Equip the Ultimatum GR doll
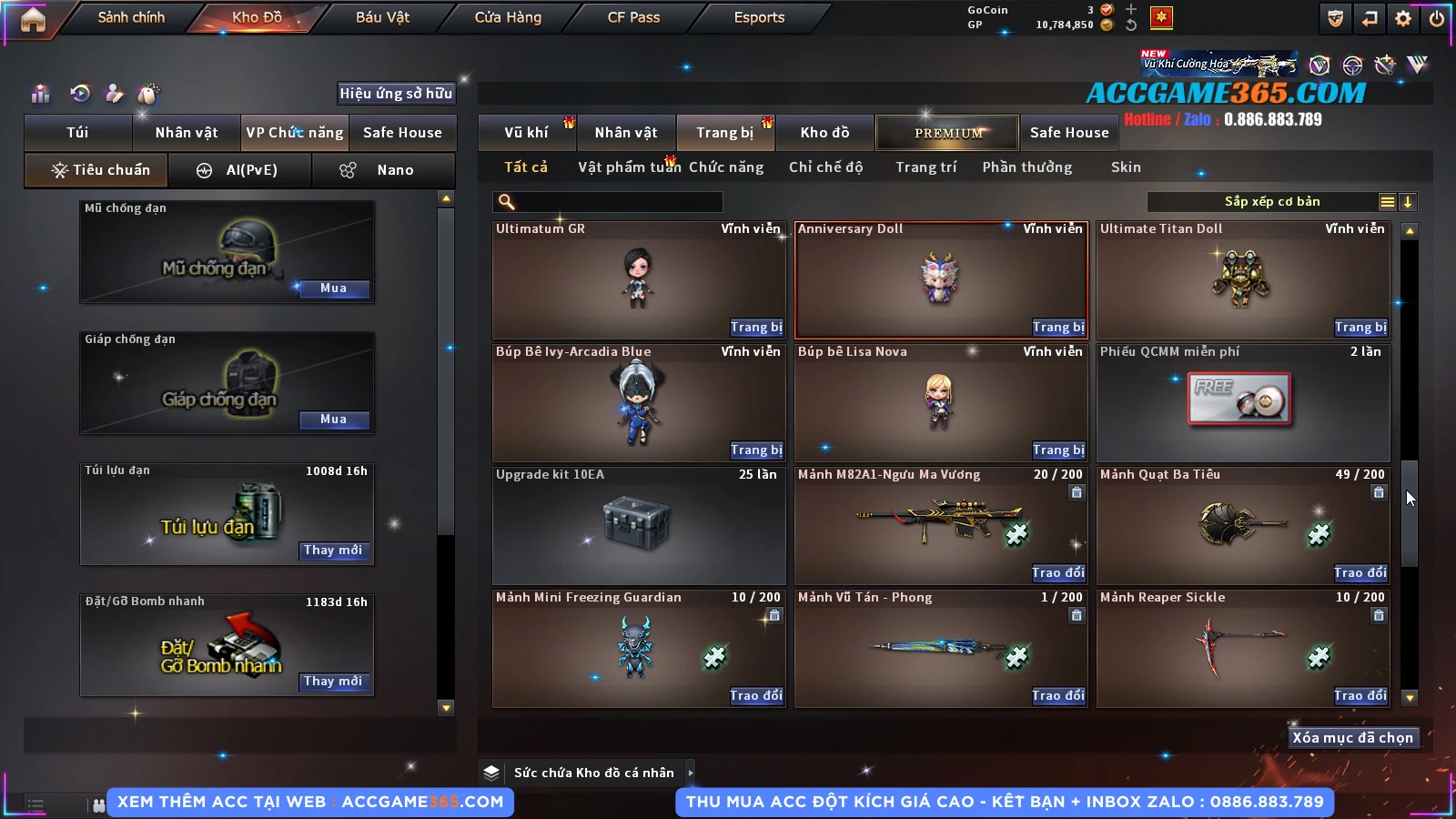 (x=755, y=328)
